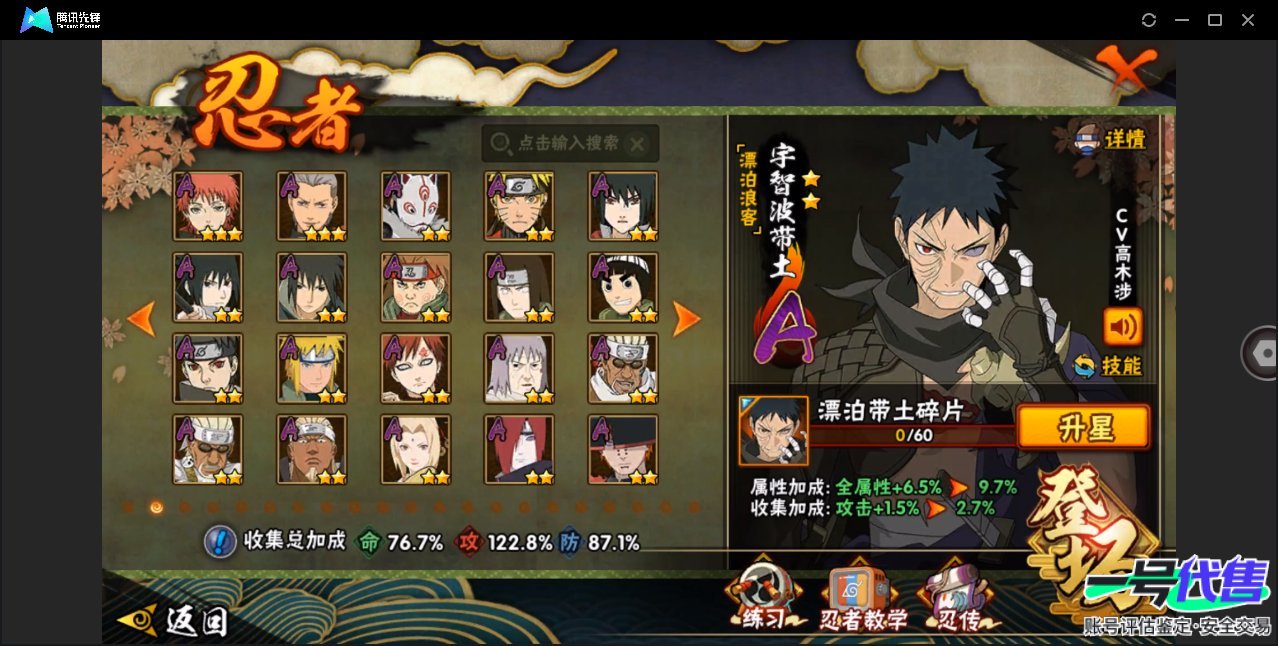1278x646 pixels.
Task: Show next page with right orange arrow
Action: click(x=686, y=318)
